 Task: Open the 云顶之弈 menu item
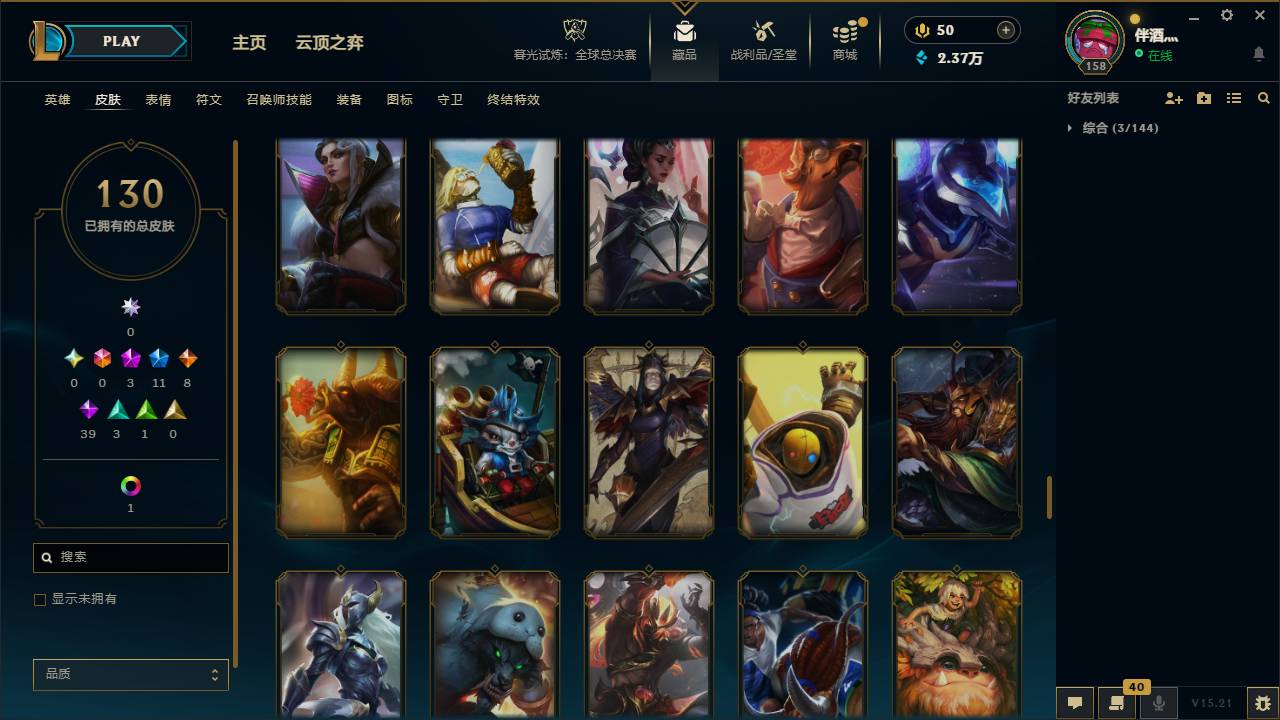[x=330, y=43]
